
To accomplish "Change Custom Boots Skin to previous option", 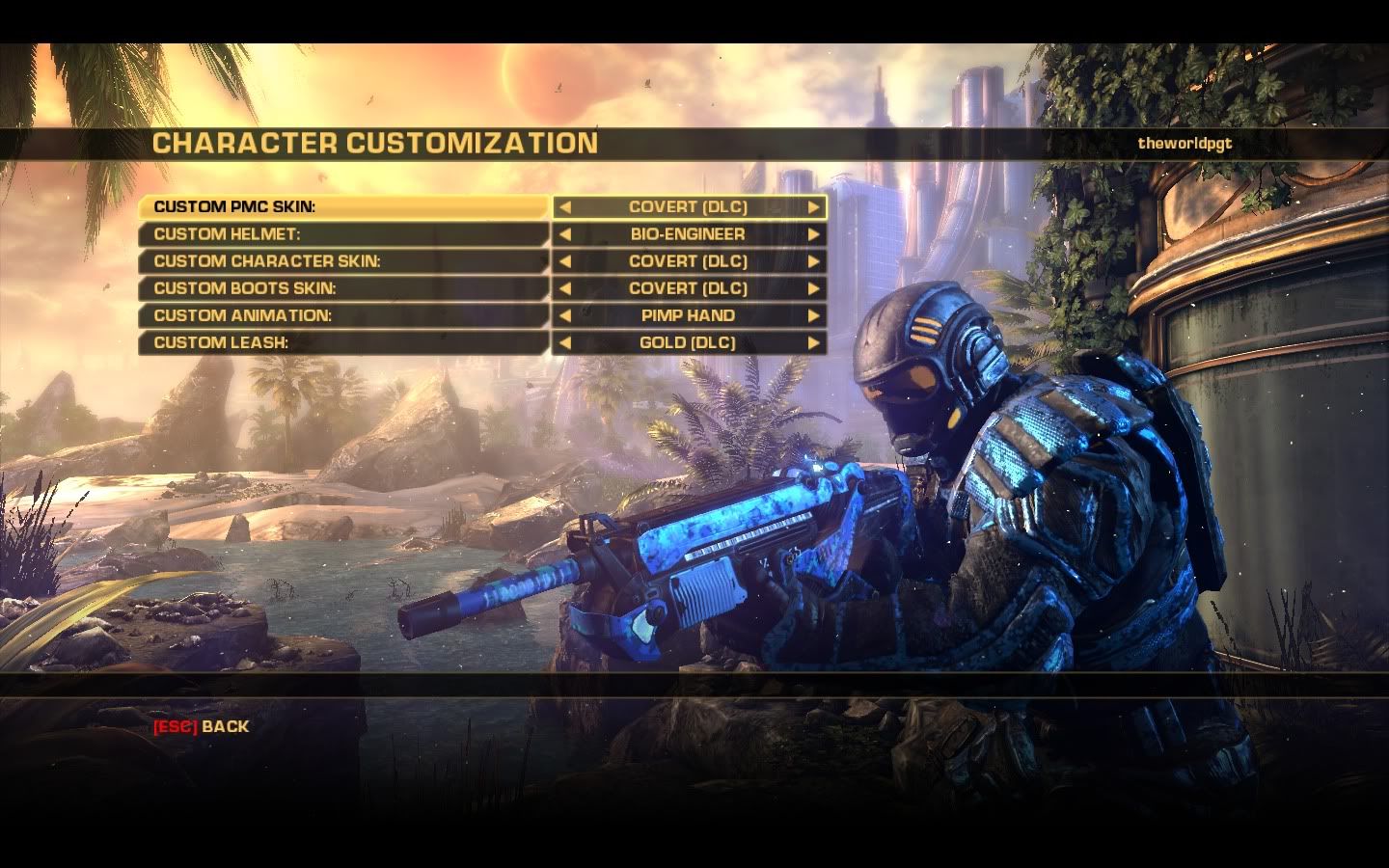I will [x=565, y=288].
